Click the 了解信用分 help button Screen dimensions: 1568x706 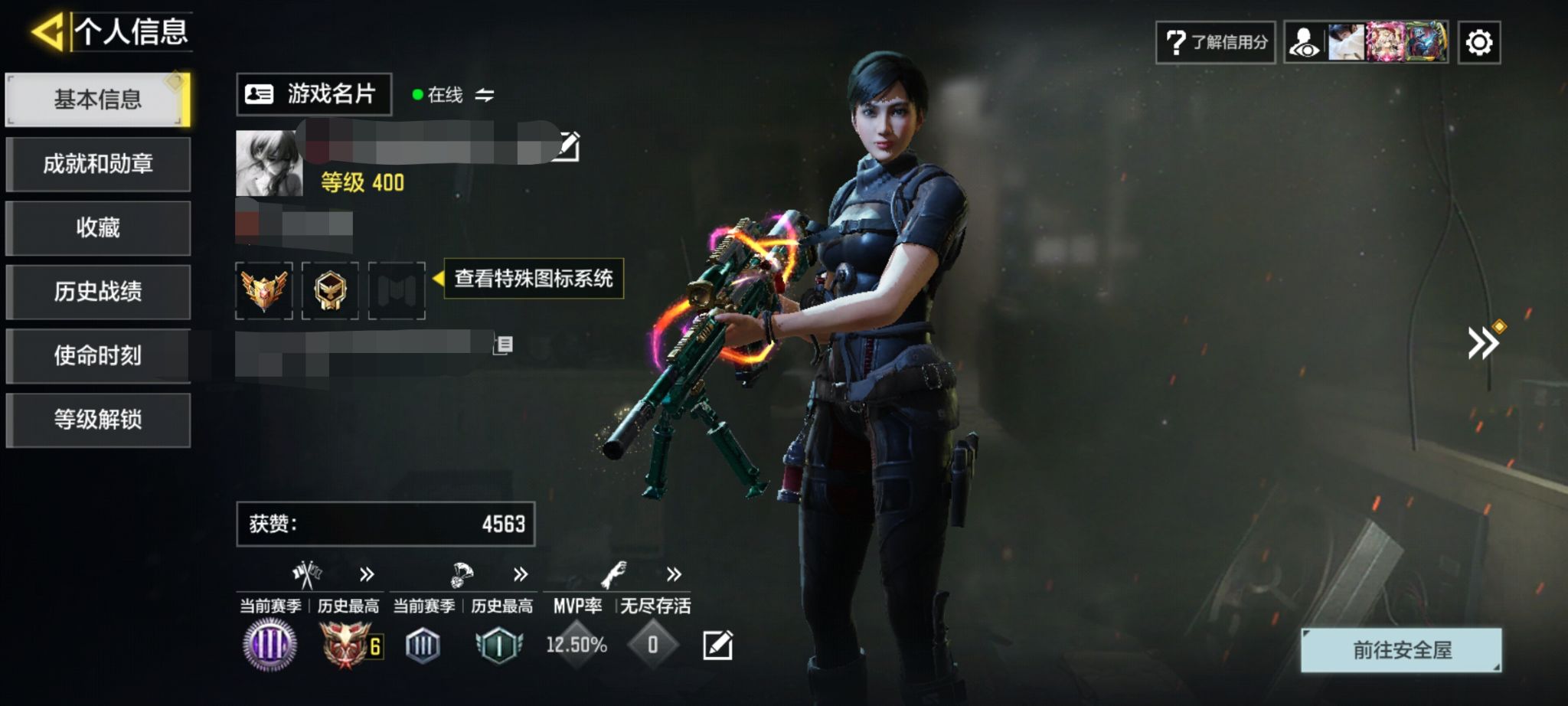(1215, 42)
